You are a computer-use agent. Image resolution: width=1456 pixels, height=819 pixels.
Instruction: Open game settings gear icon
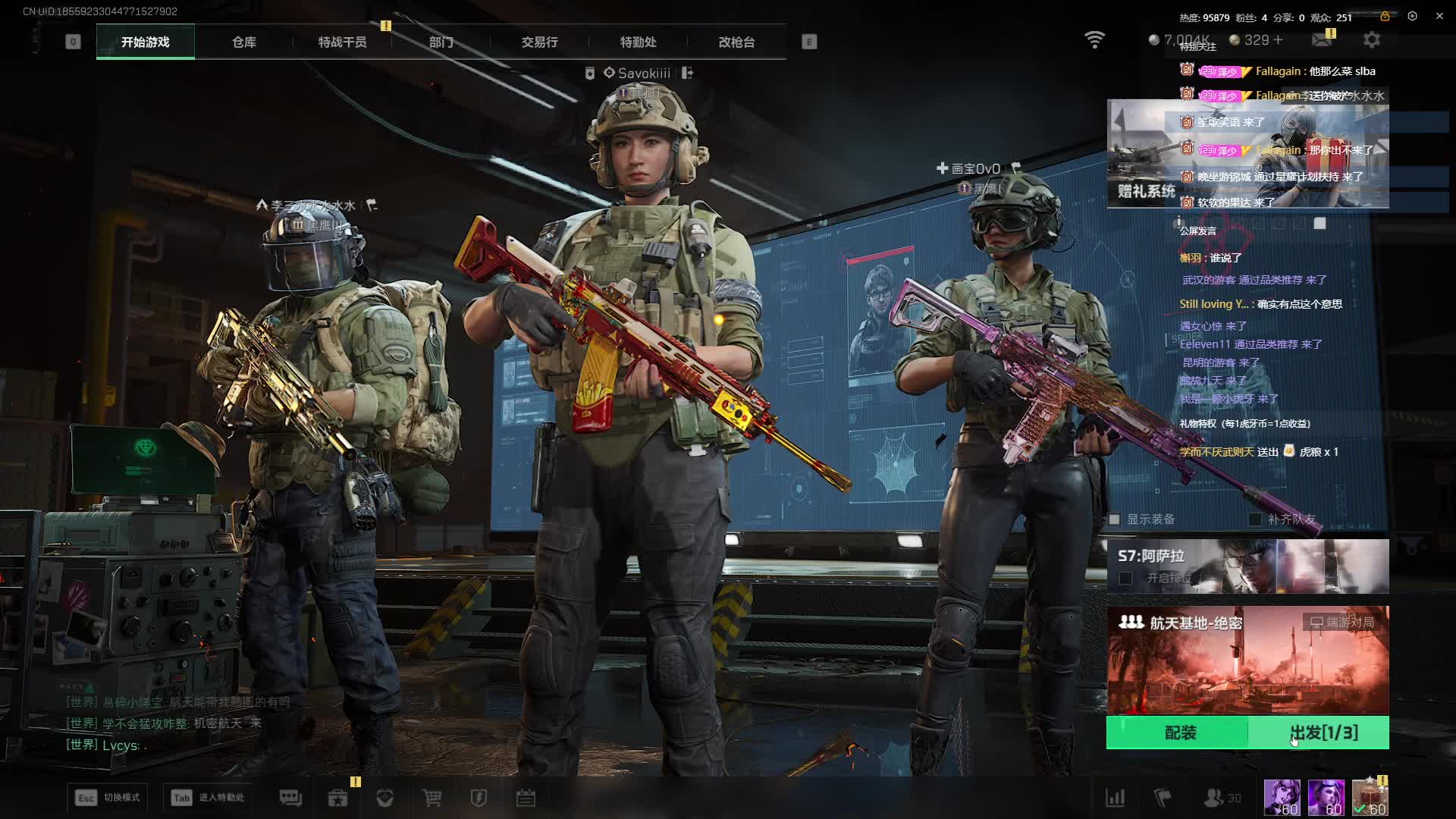point(1372,39)
